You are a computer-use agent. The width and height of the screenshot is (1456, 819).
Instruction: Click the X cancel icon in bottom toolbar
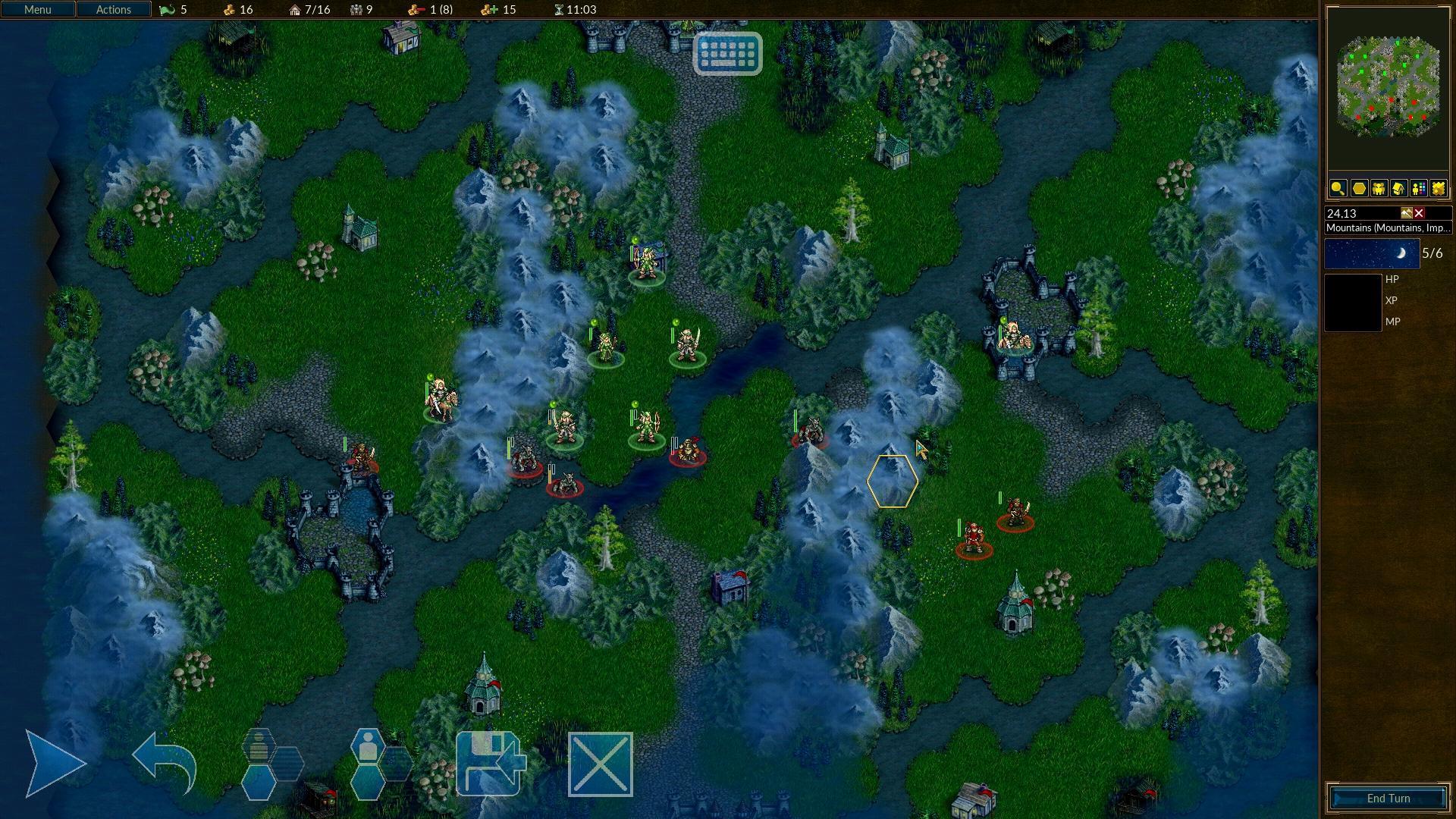click(x=600, y=762)
